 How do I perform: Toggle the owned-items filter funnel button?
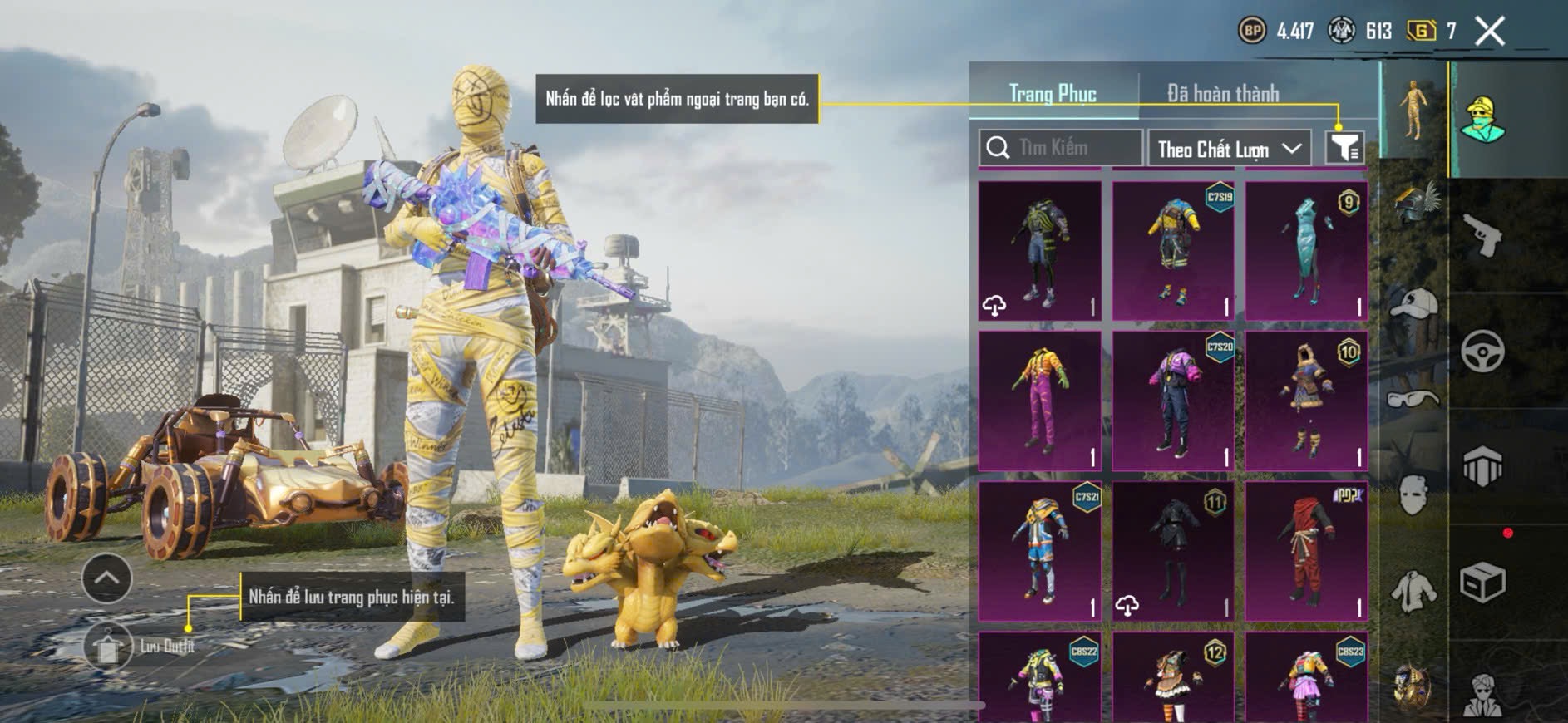[1344, 148]
